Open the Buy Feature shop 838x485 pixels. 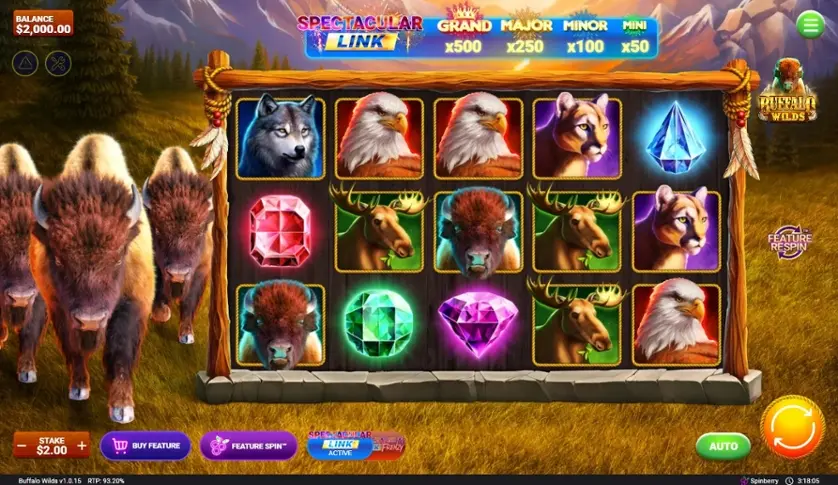[146, 445]
